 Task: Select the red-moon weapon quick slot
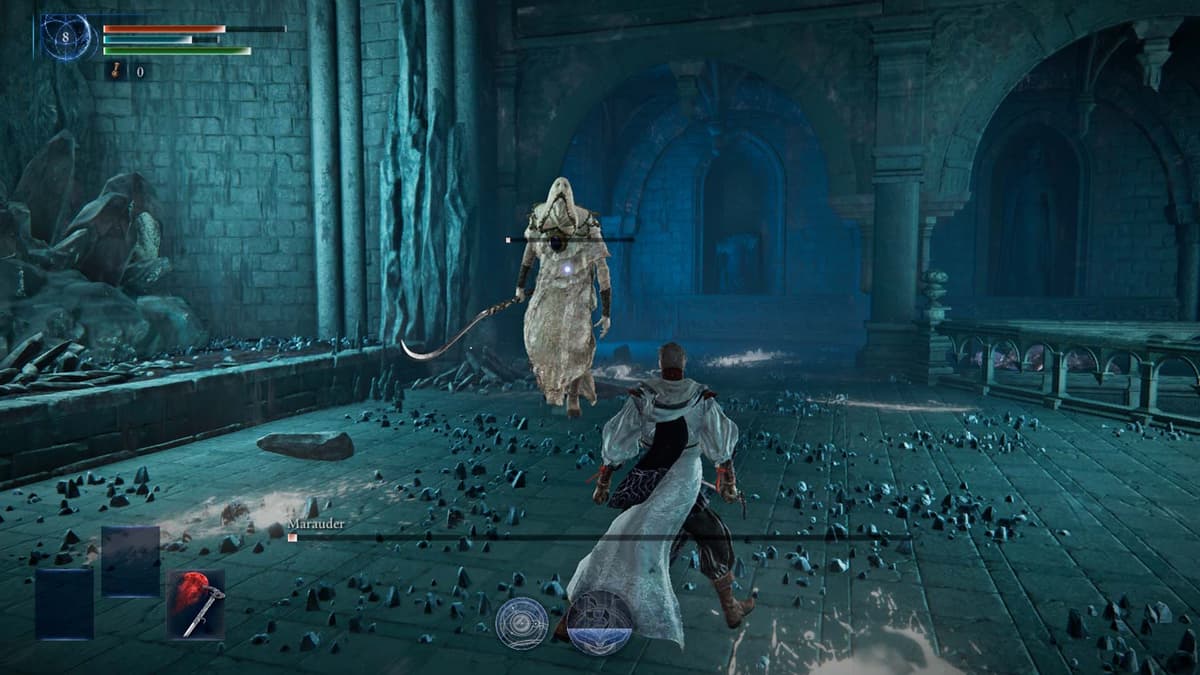[196, 604]
